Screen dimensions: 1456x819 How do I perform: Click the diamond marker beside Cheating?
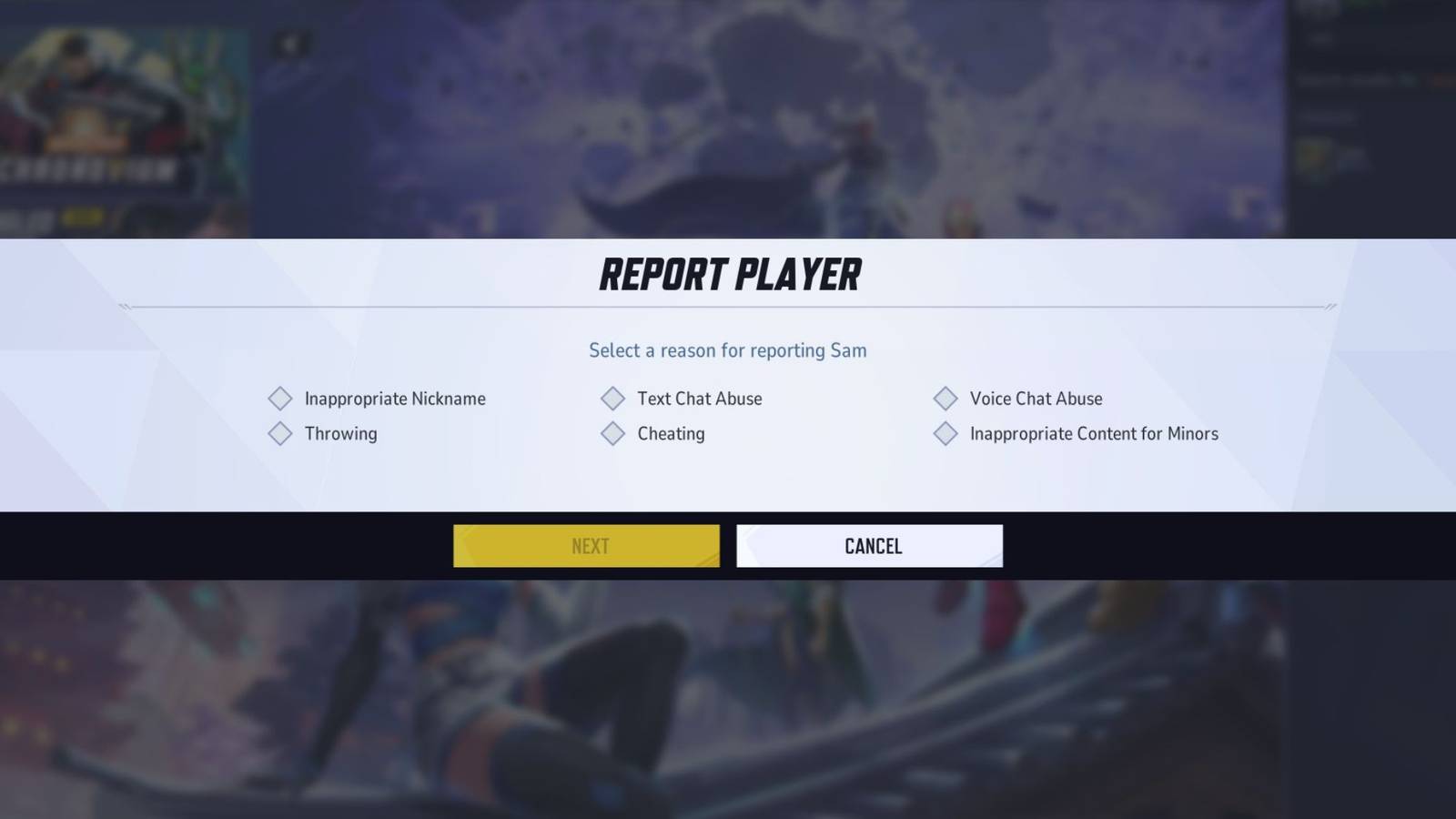click(612, 434)
